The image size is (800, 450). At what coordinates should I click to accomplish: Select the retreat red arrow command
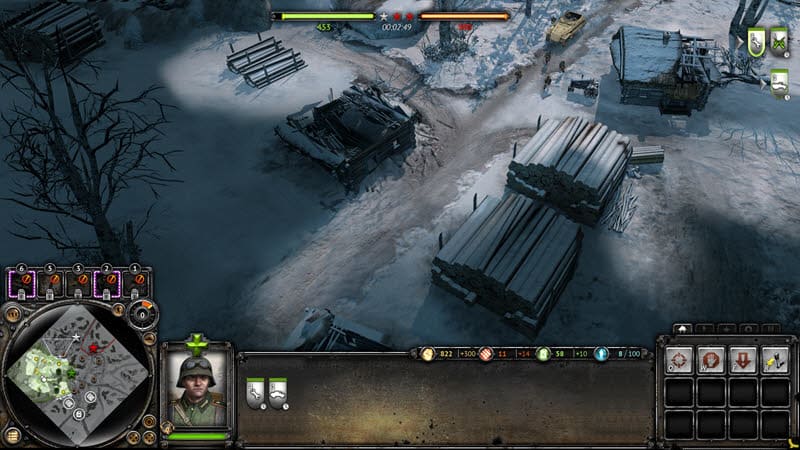coord(743,359)
